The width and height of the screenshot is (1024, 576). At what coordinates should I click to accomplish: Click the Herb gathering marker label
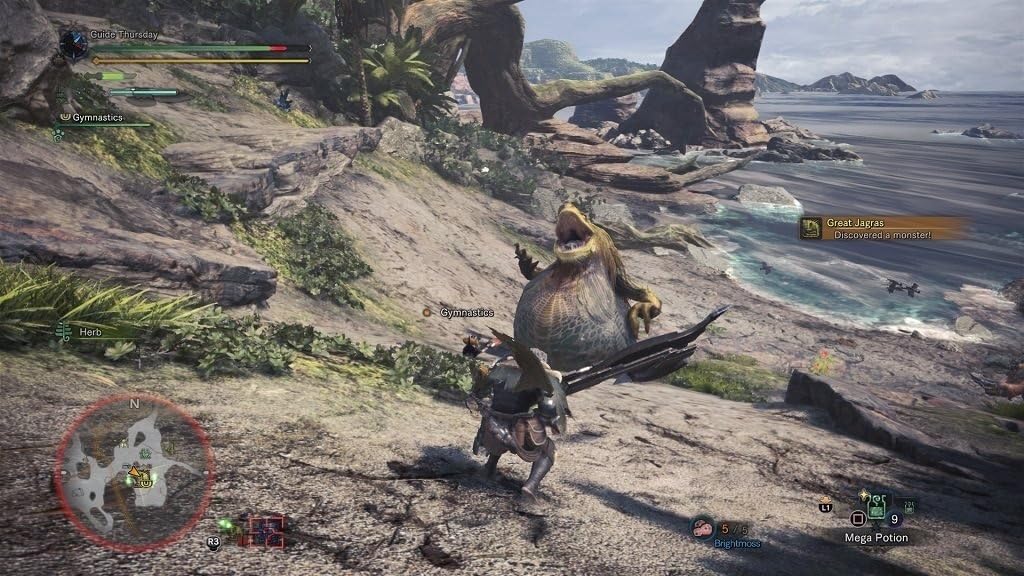pos(90,331)
